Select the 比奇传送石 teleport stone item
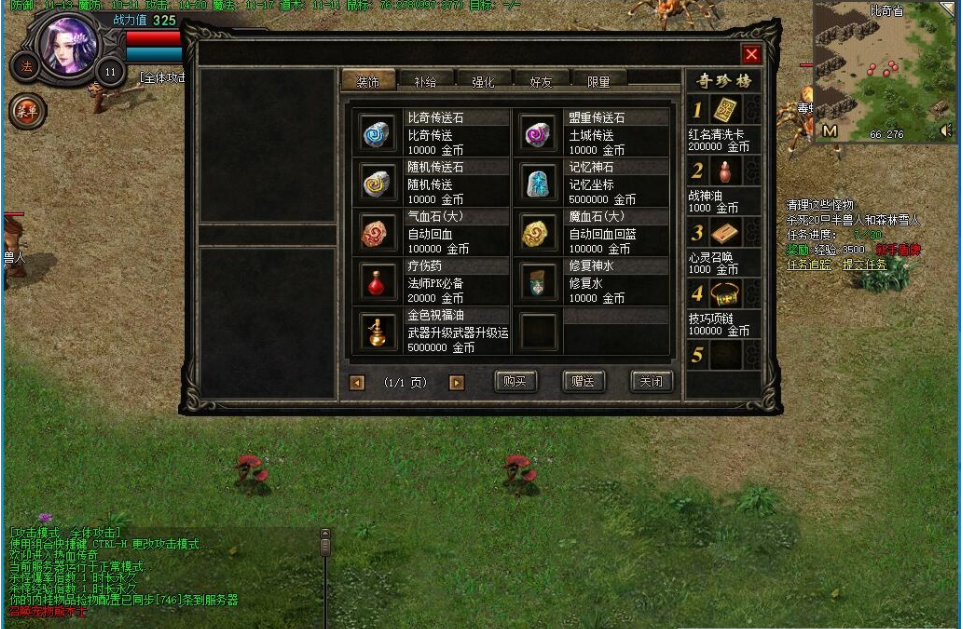The height and width of the screenshot is (629, 963). pos(378,133)
